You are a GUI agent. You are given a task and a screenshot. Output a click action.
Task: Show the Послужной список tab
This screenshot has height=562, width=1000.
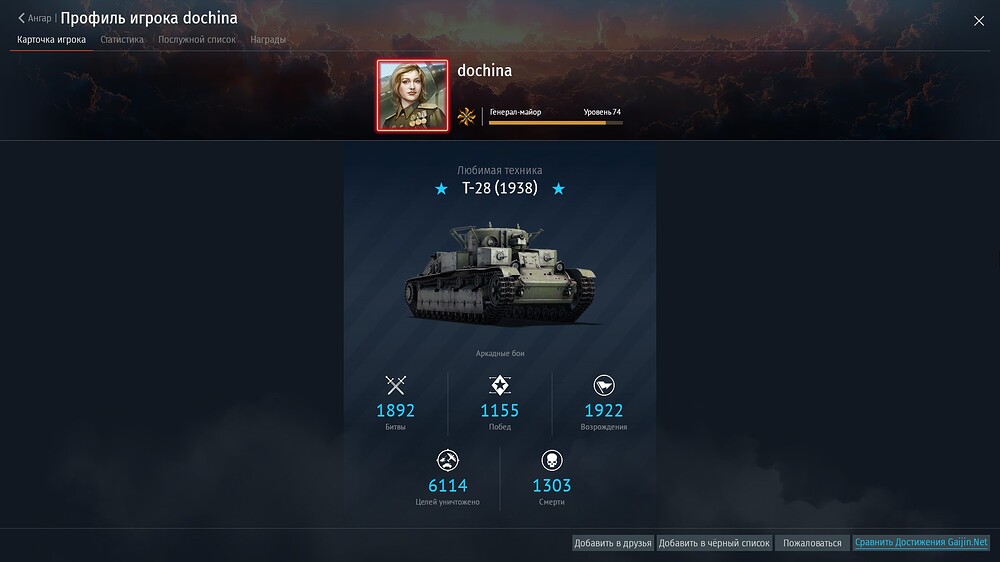(x=197, y=40)
